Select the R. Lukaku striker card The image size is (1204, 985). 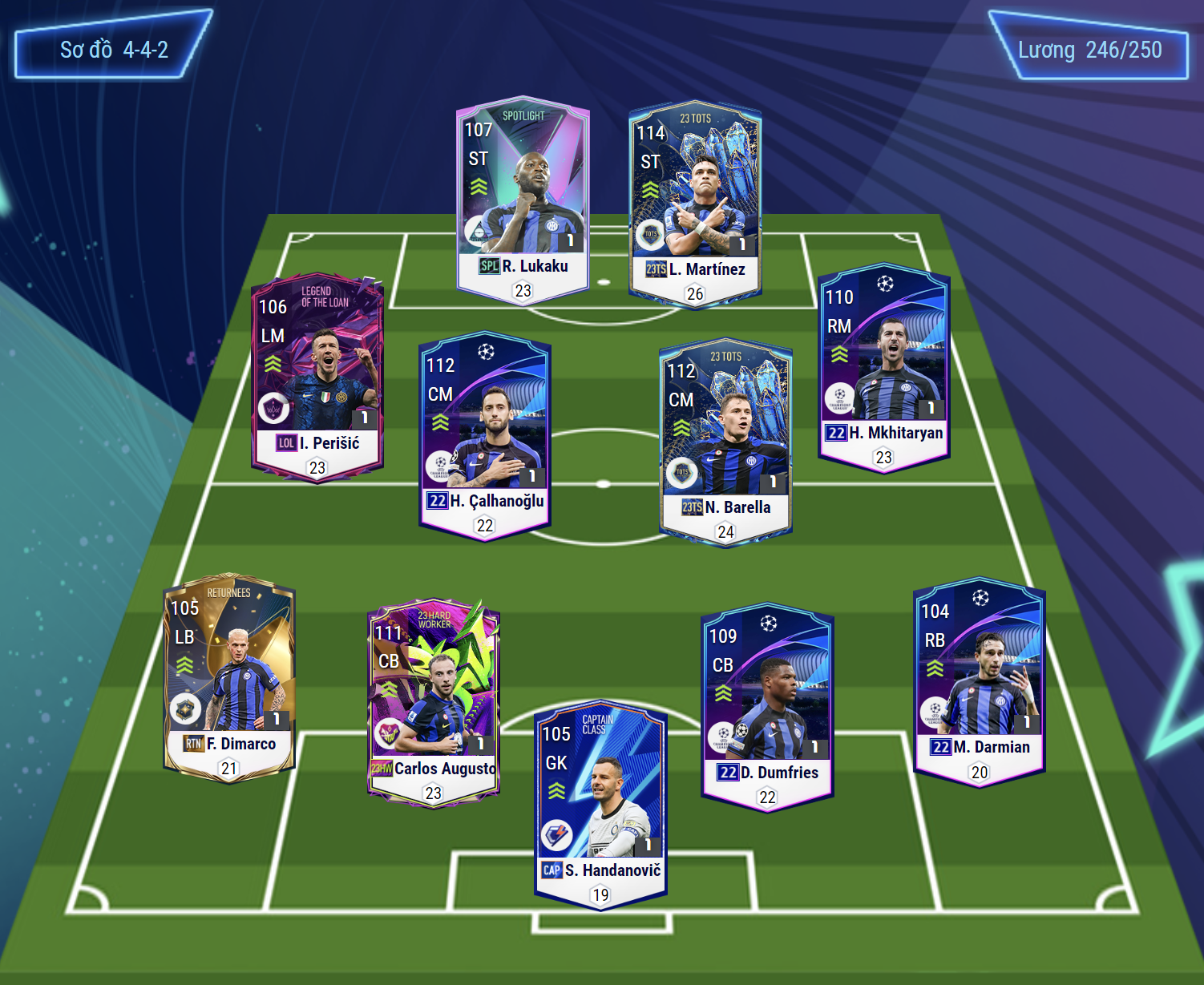[523, 200]
